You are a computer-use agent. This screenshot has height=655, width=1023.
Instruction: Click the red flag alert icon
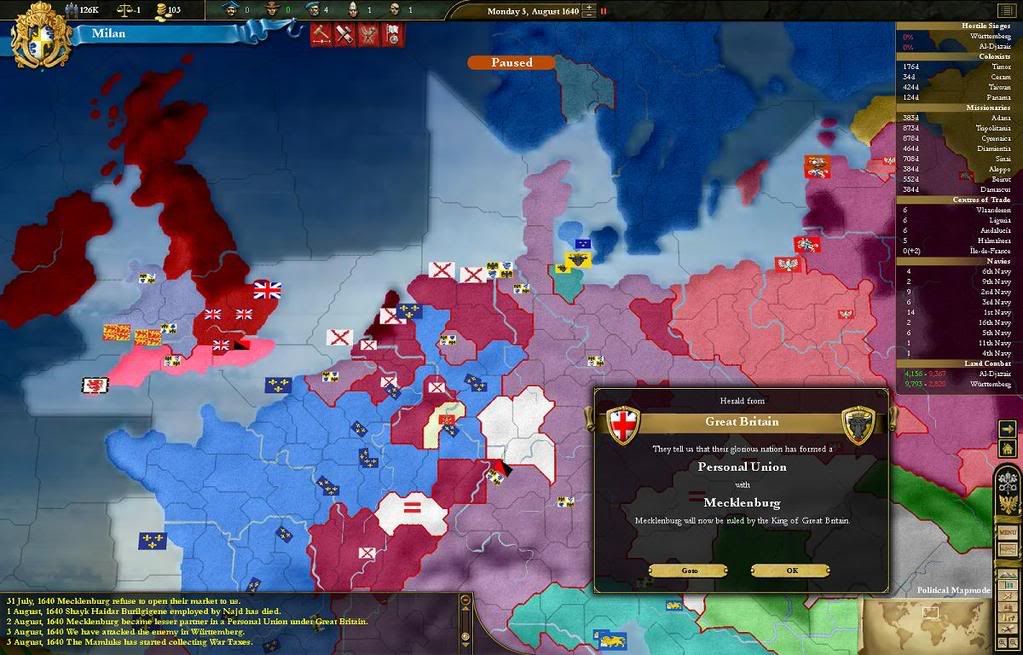click(x=393, y=35)
